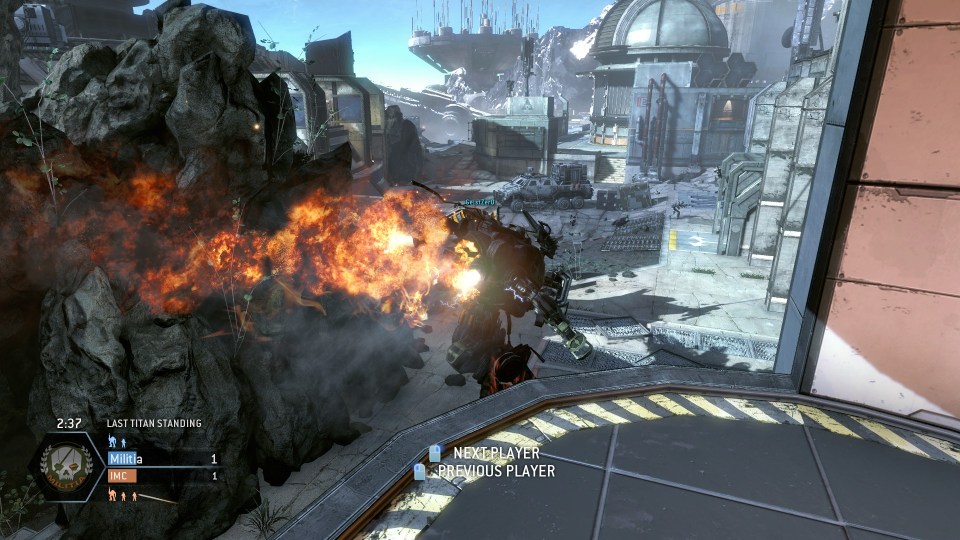Click the skull faction emblem
The height and width of the screenshot is (540, 960).
click(66, 467)
